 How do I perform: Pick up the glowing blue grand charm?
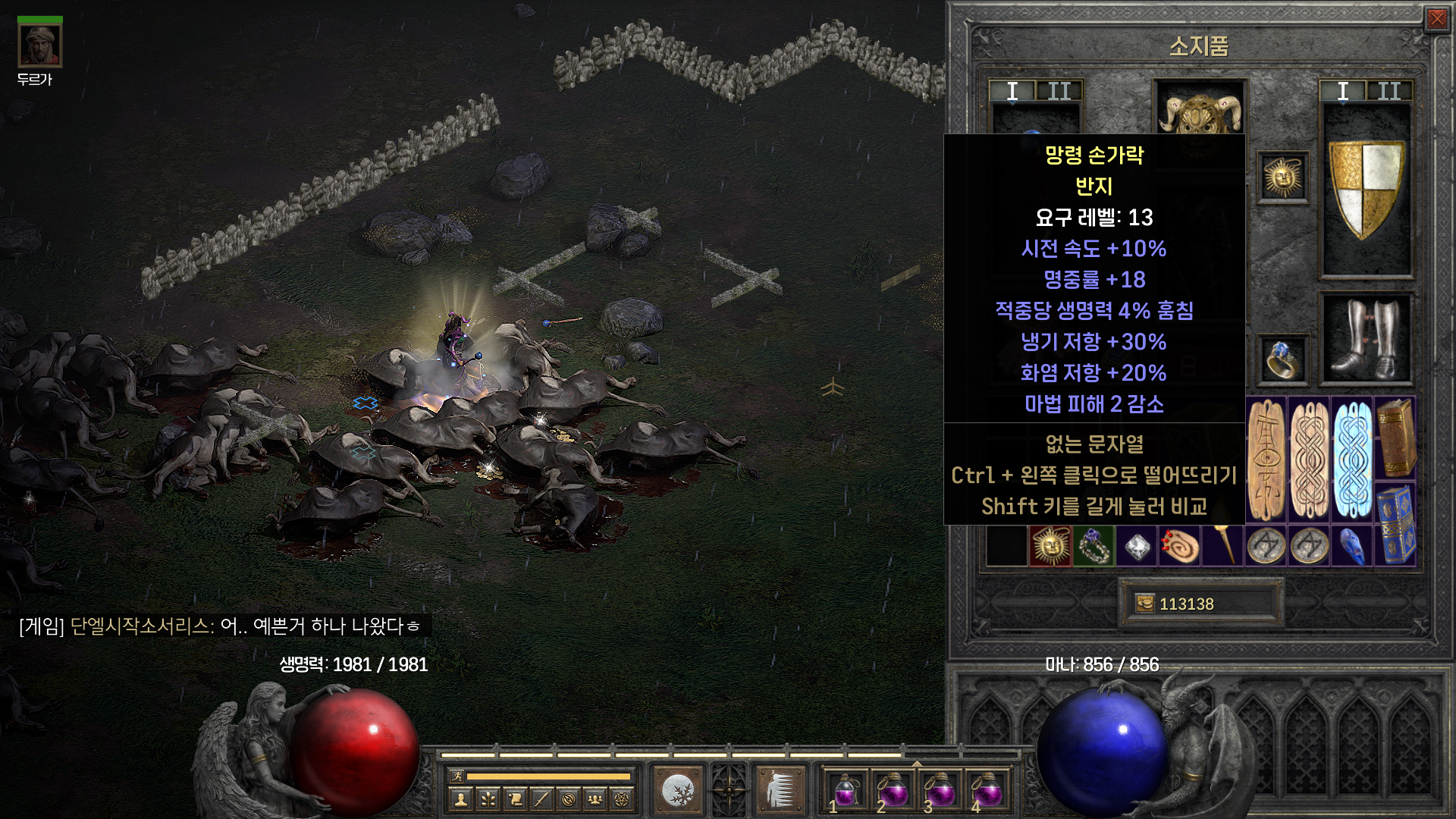pos(1353,460)
